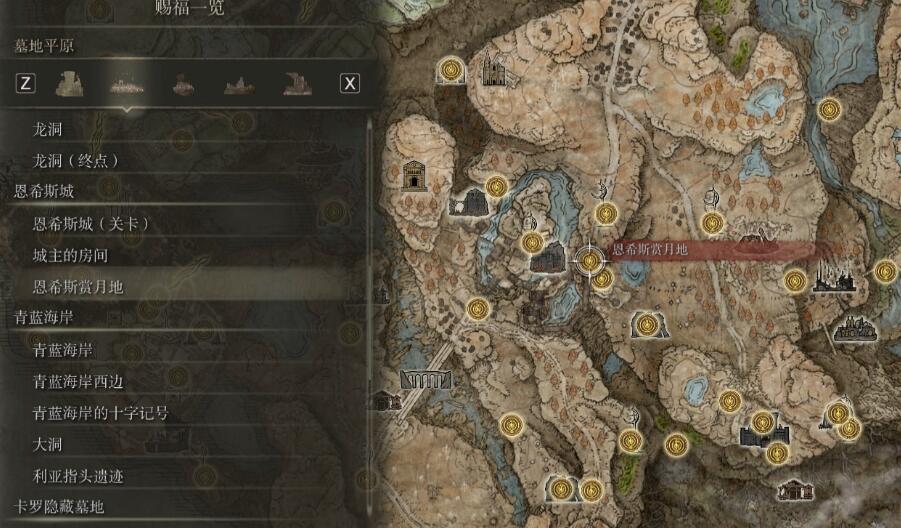Select the 大洞 grace entry
The height and width of the screenshot is (528, 901).
48,444
